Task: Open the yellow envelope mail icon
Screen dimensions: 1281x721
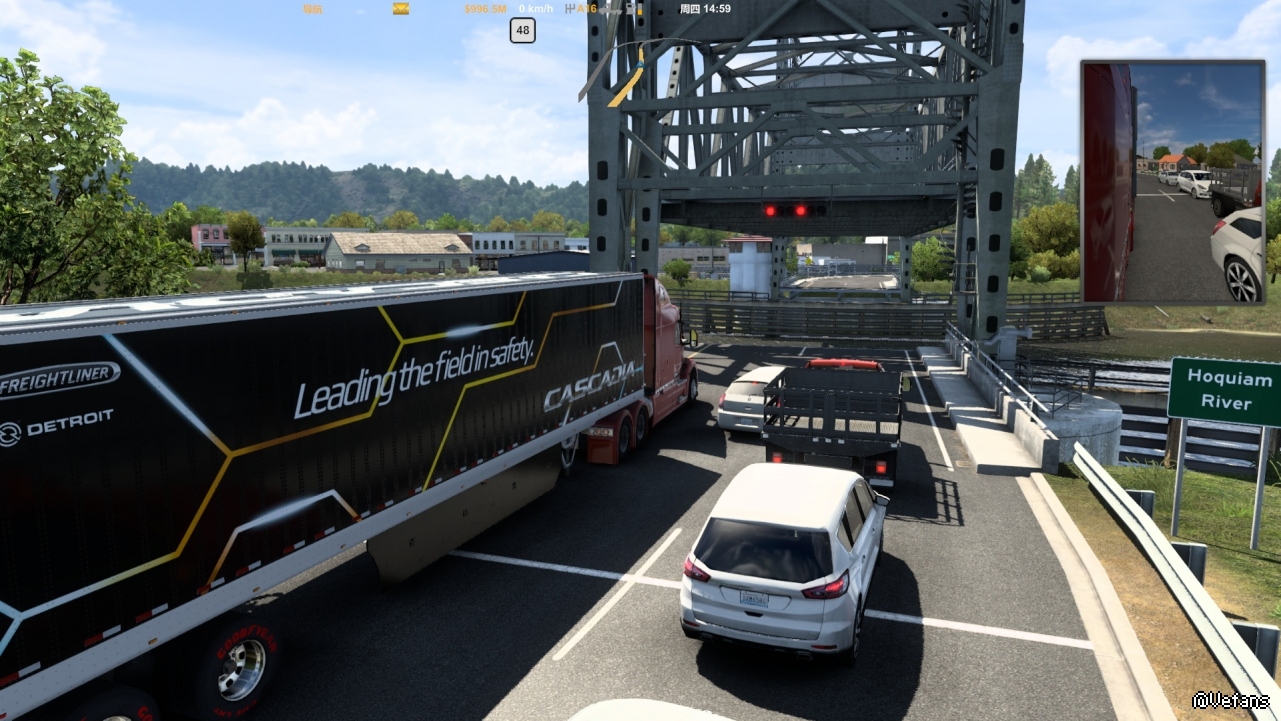Action: point(400,9)
